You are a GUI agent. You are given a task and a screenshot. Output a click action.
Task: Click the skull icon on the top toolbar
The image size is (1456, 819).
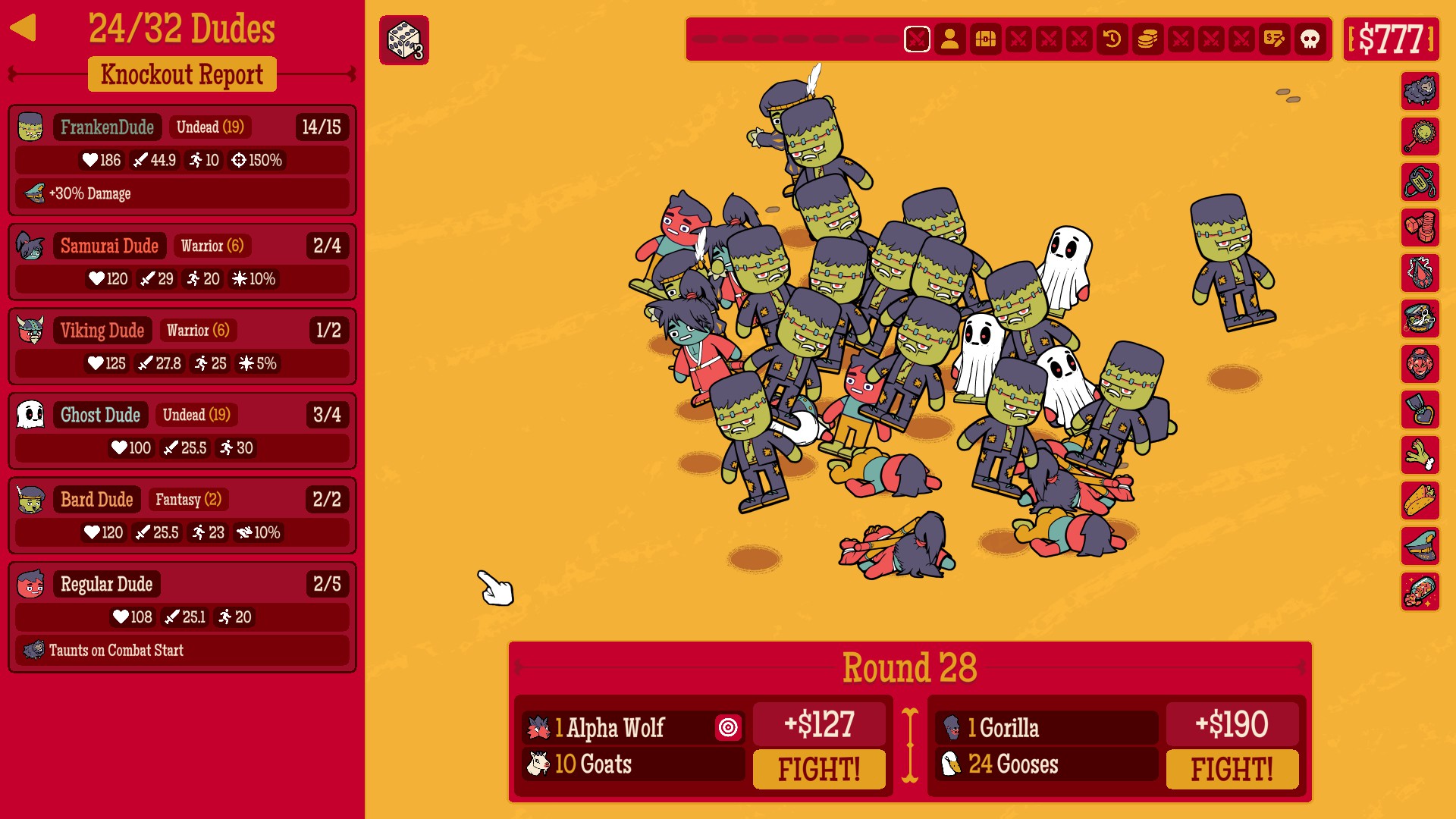[x=1309, y=39]
